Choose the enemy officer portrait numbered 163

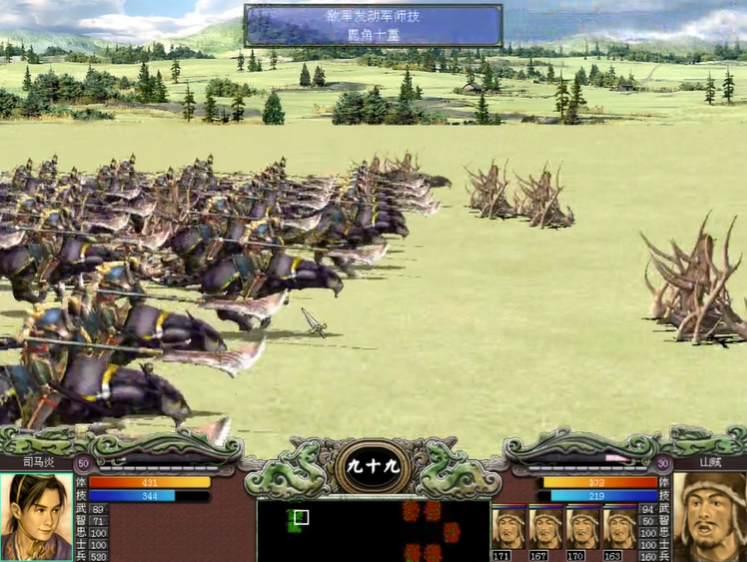(x=619, y=527)
